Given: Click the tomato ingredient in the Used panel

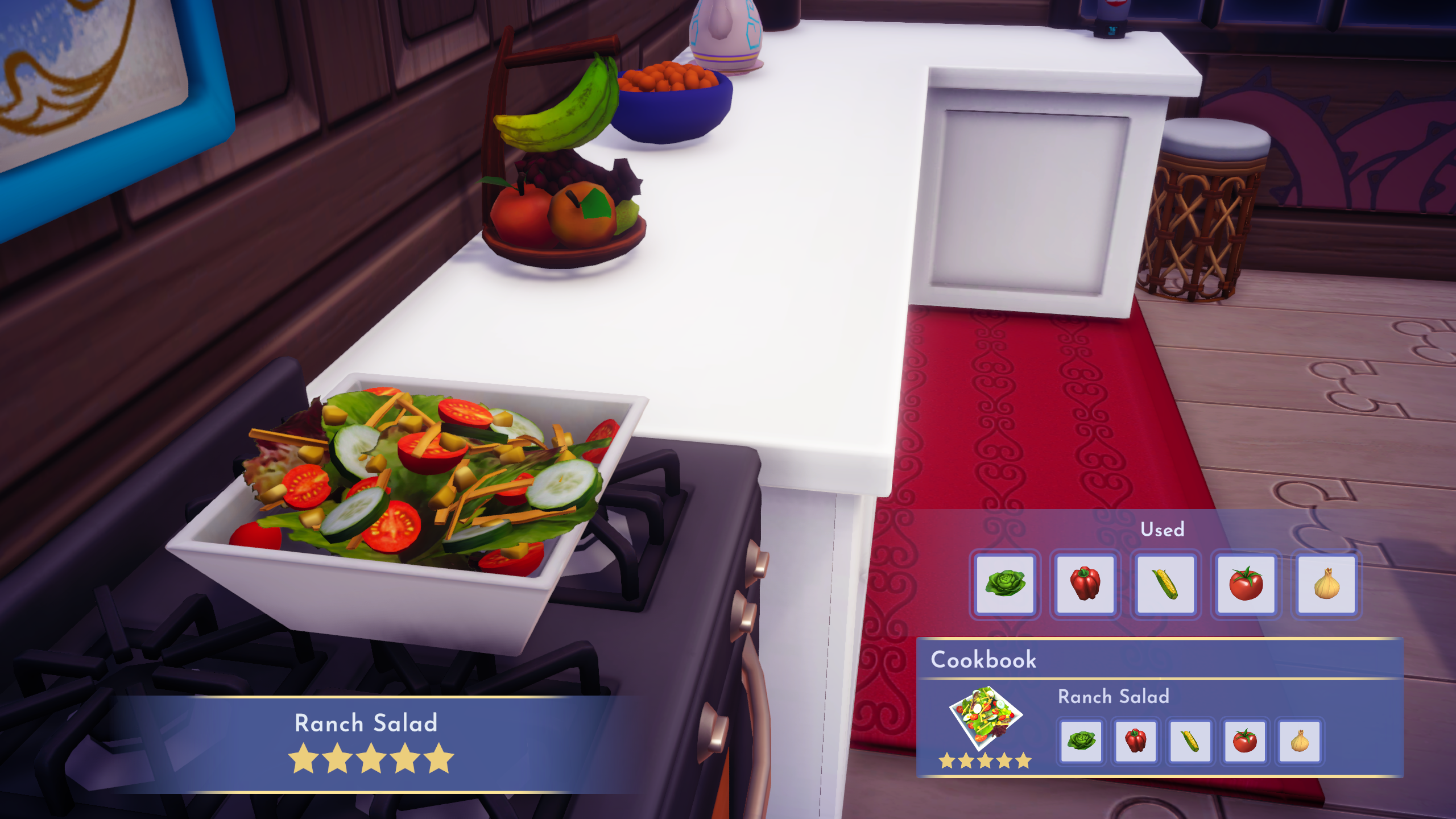Looking at the screenshot, I should pyautogui.click(x=1246, y=584).
